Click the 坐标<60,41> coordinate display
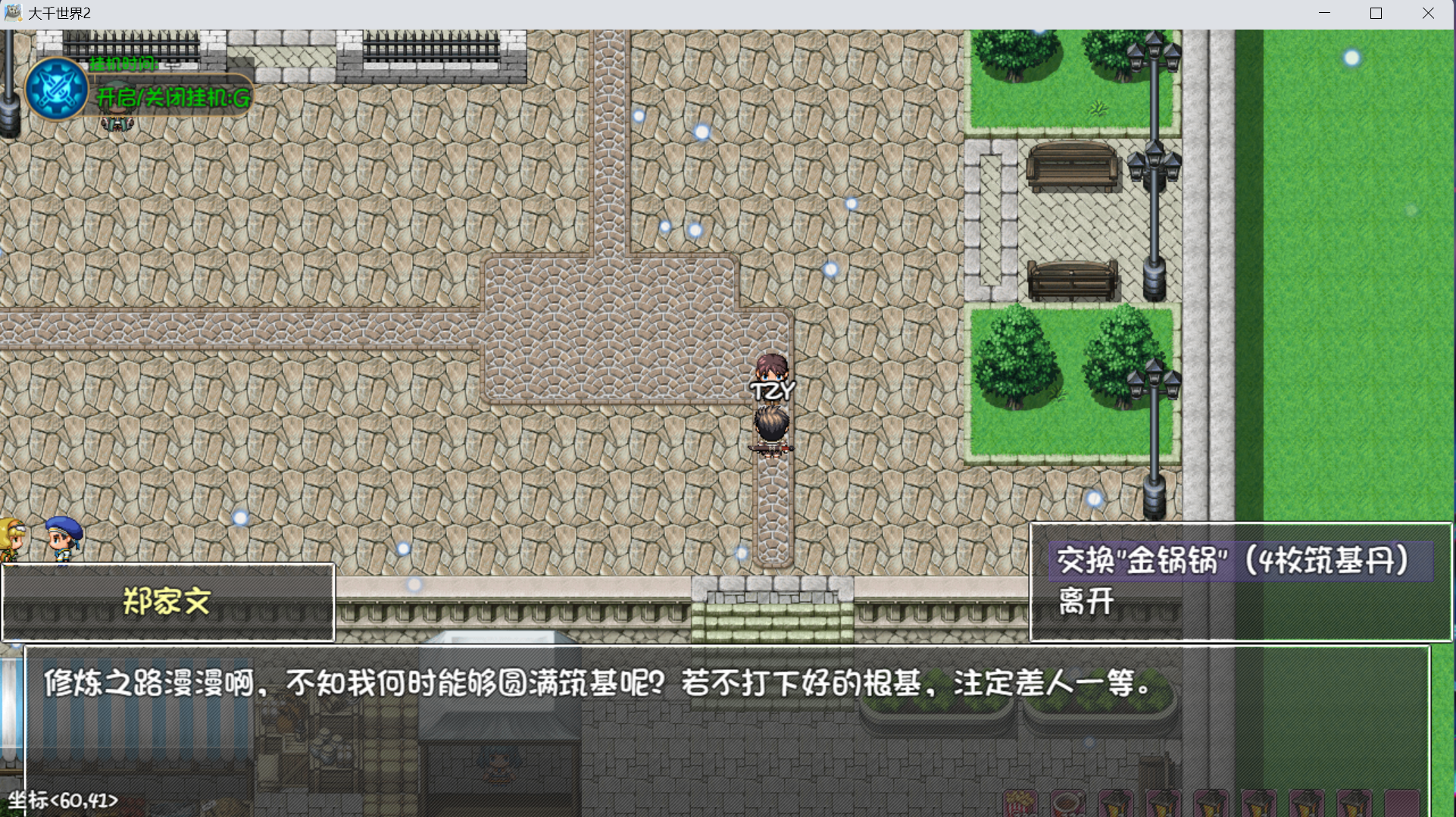1456x817 pixels. point(62,800)
